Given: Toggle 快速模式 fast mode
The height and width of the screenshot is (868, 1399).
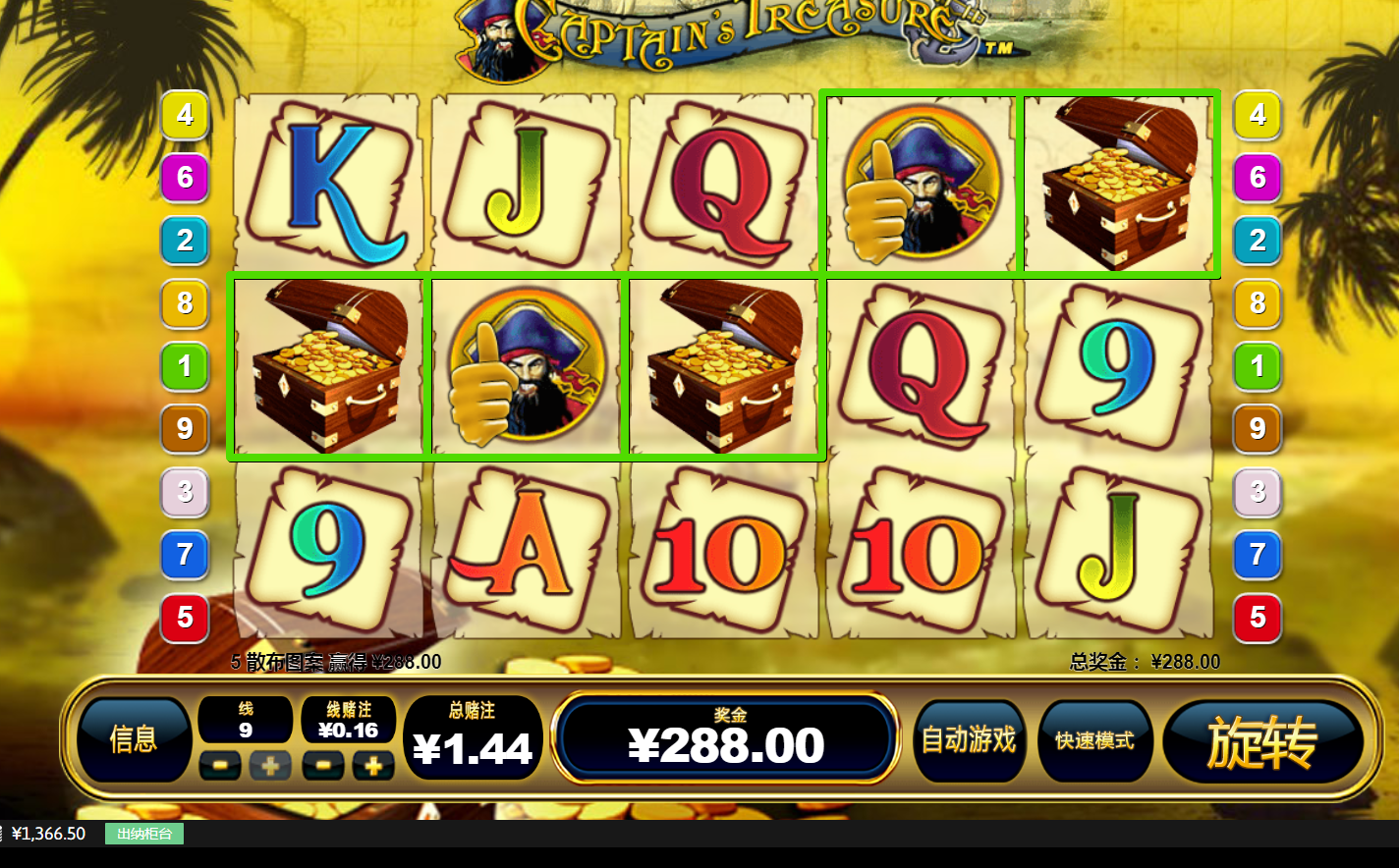Looking at the screenshot, I should point(1094,740).
